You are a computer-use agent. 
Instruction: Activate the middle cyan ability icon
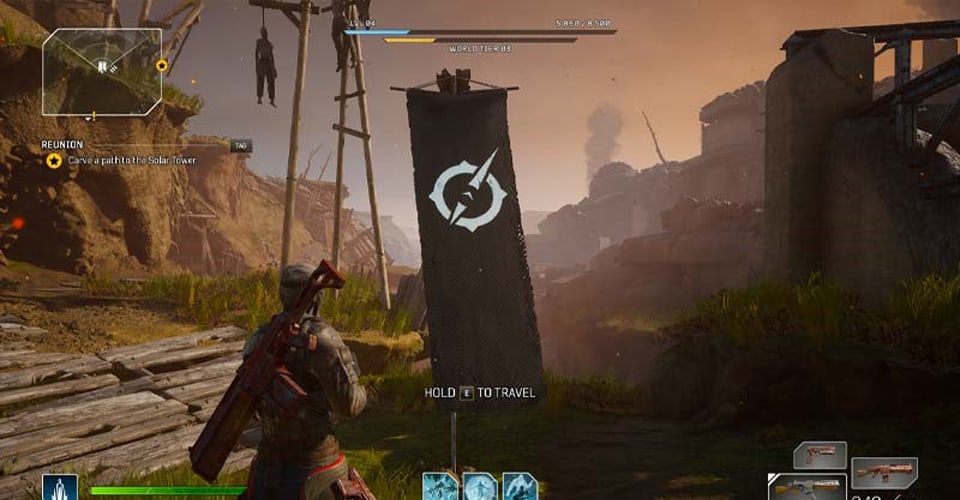[480, 486]
